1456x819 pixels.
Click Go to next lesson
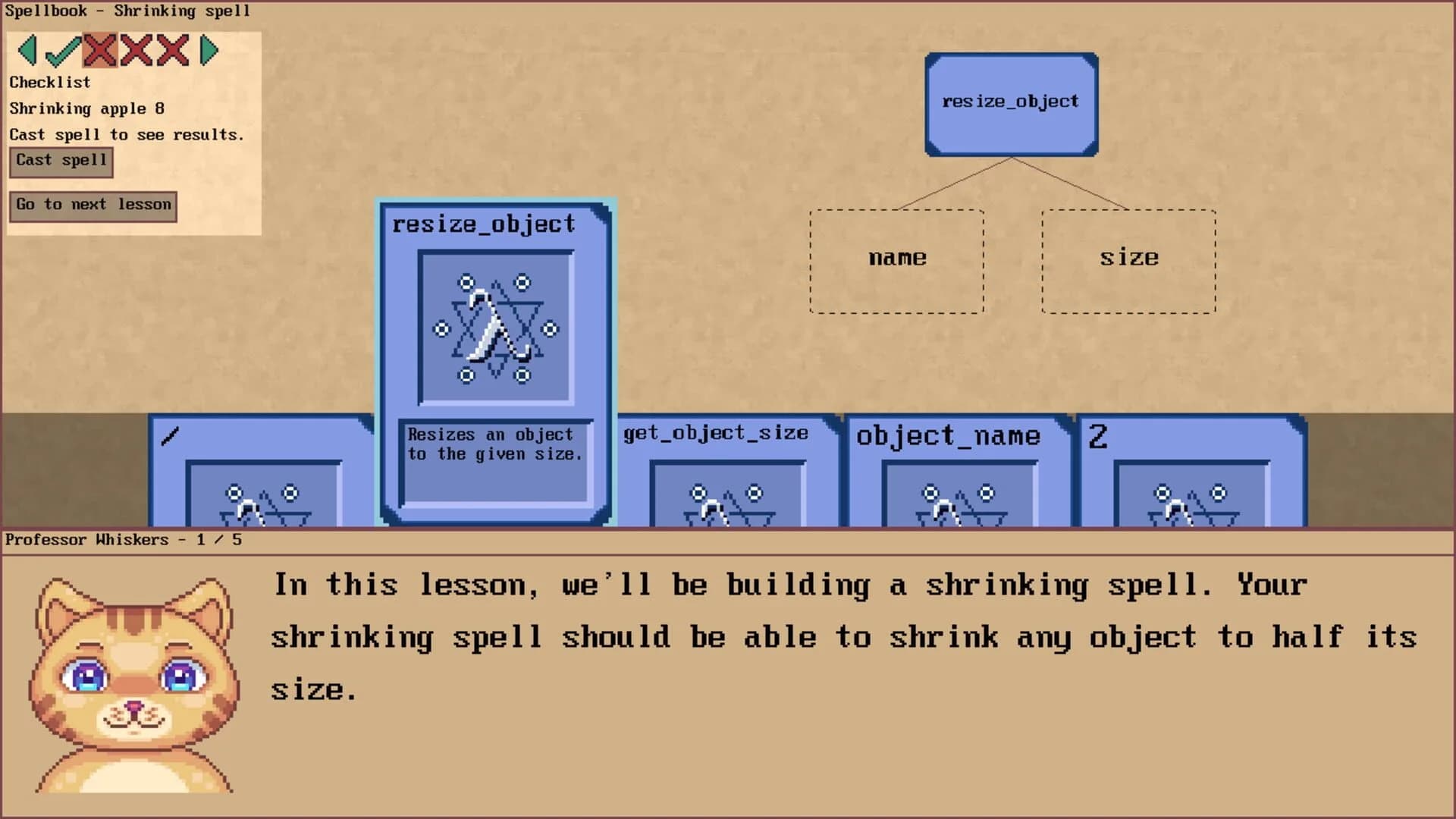tap(93, 205)
